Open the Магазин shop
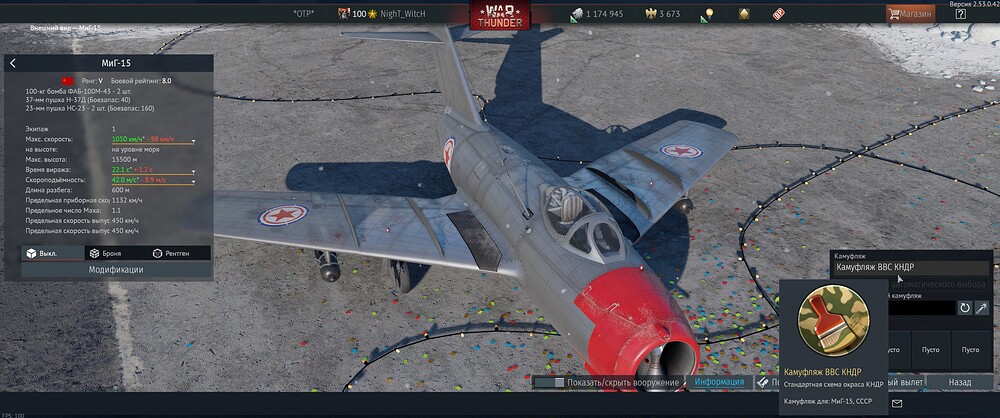 click(910, 14)
